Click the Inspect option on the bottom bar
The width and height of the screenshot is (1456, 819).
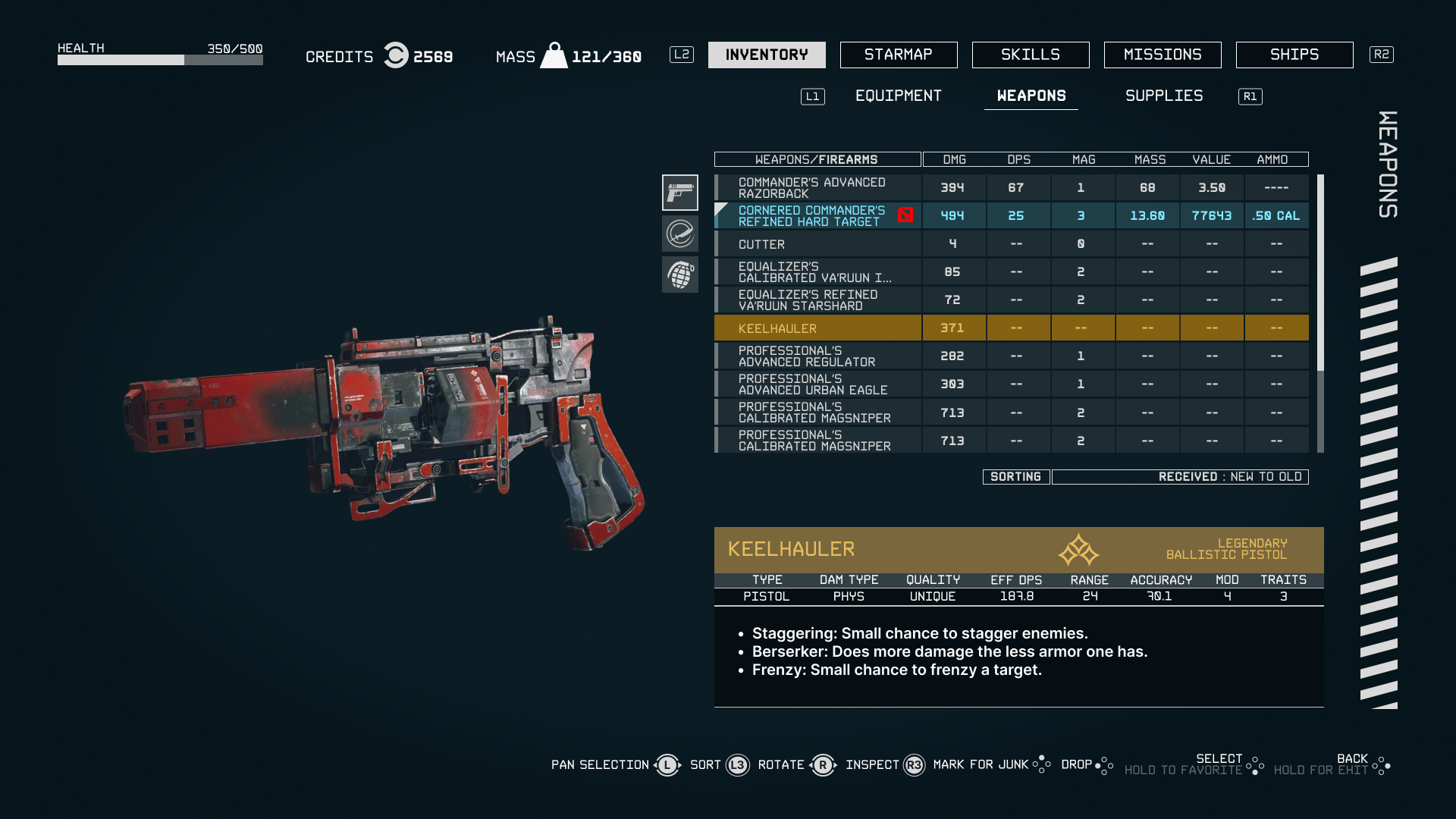[x=873, y=764]
